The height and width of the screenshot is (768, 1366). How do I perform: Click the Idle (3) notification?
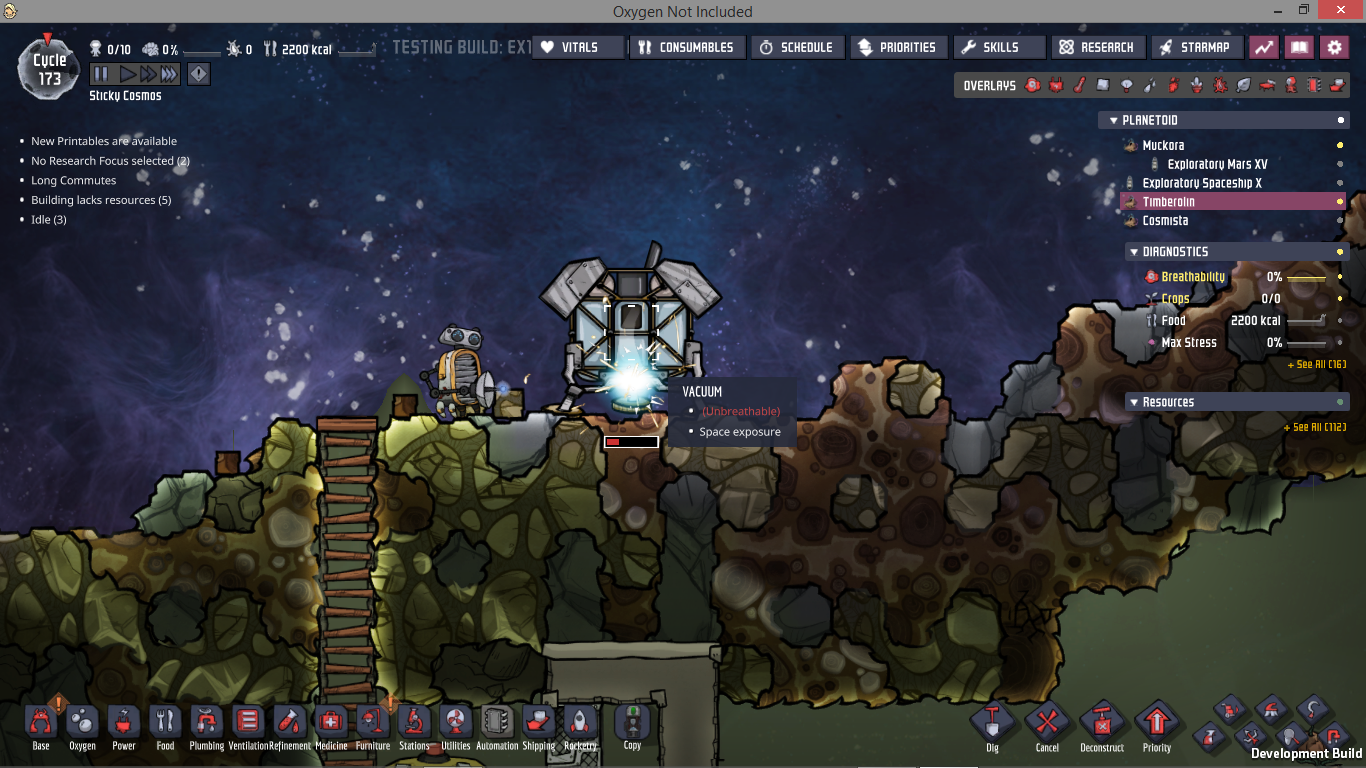click(48, 219)
